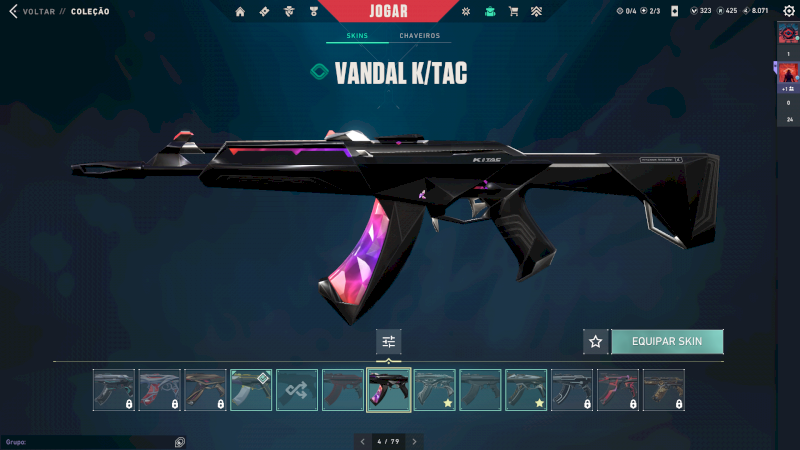Image resolution: width=800 pixels, height=450 pixels.
Task: Go to the previous skins page arrow
Action: (x=362, y=441)
